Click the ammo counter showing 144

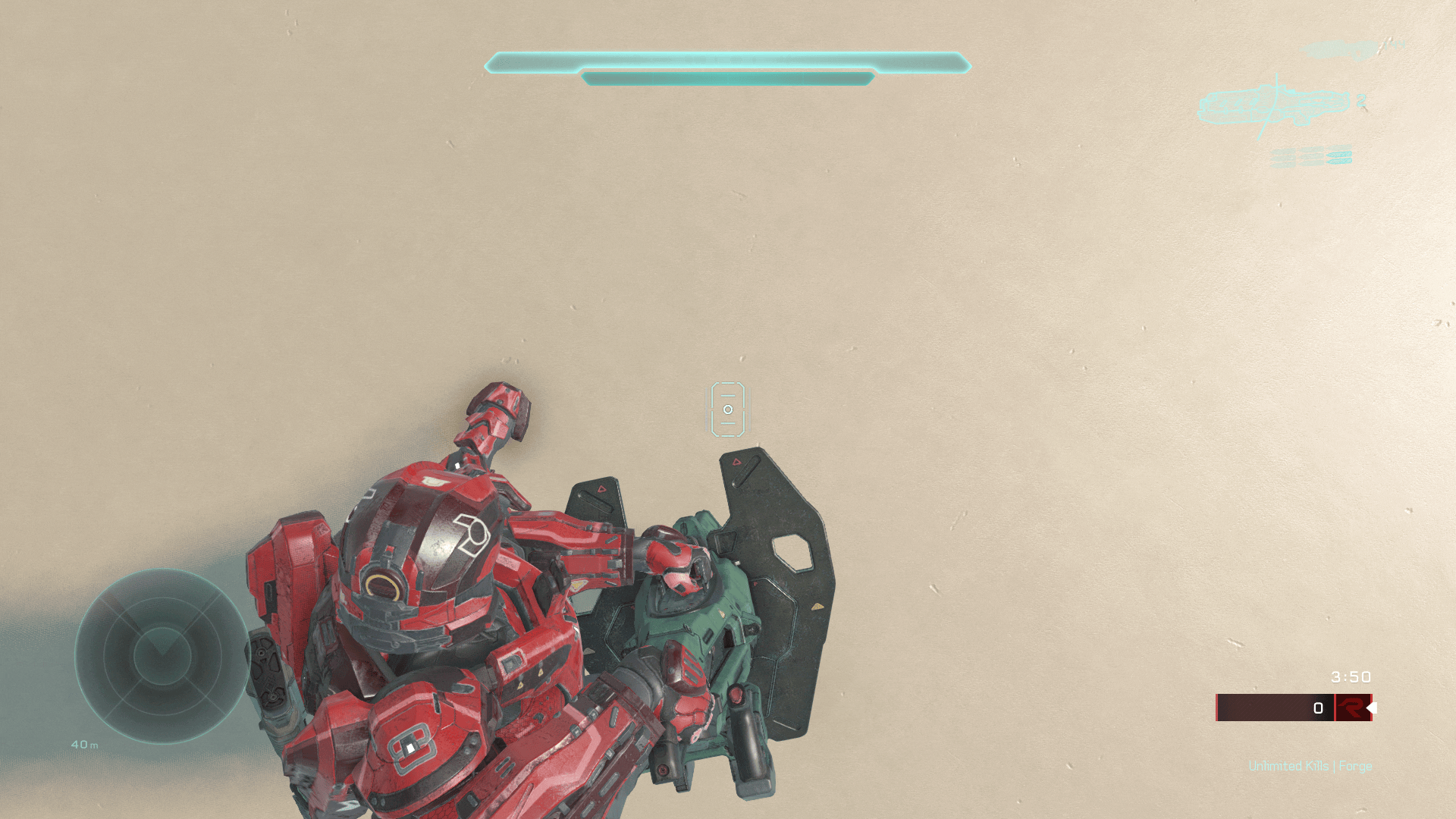(x=1394, y=45)
